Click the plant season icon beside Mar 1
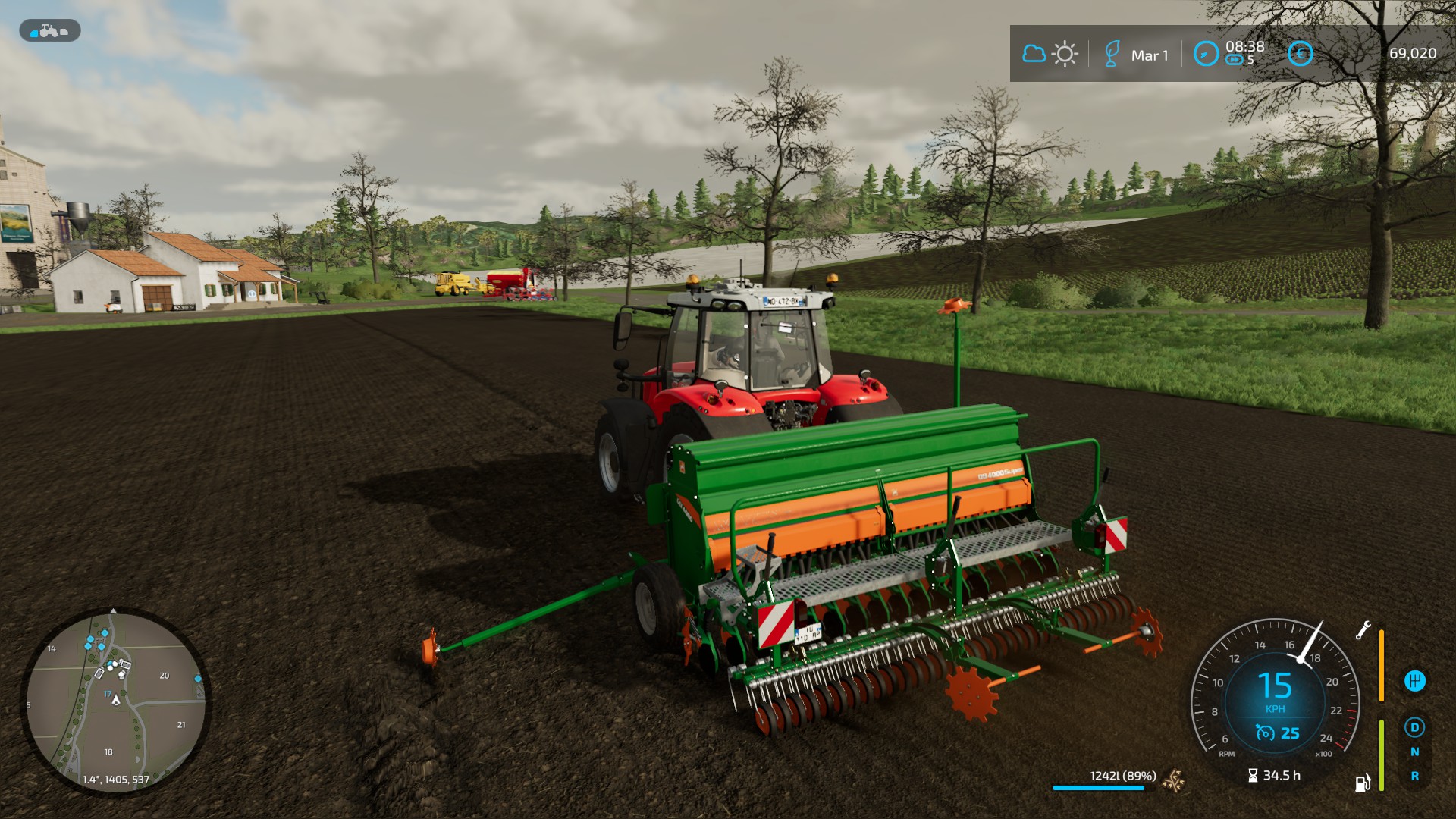This screenshot has height=819, width=1456. (1112, 54)
